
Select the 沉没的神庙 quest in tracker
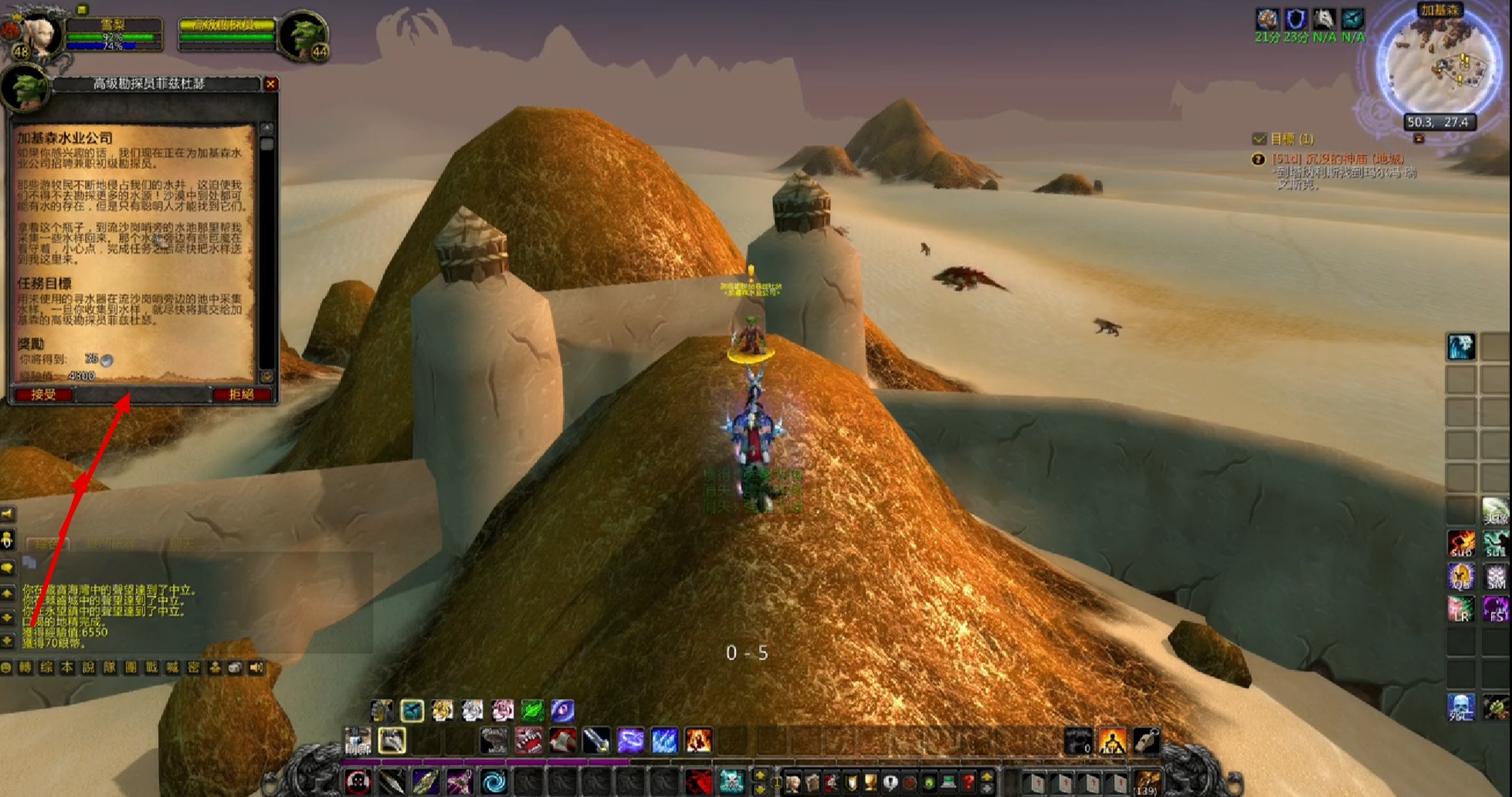point(1338,159)
